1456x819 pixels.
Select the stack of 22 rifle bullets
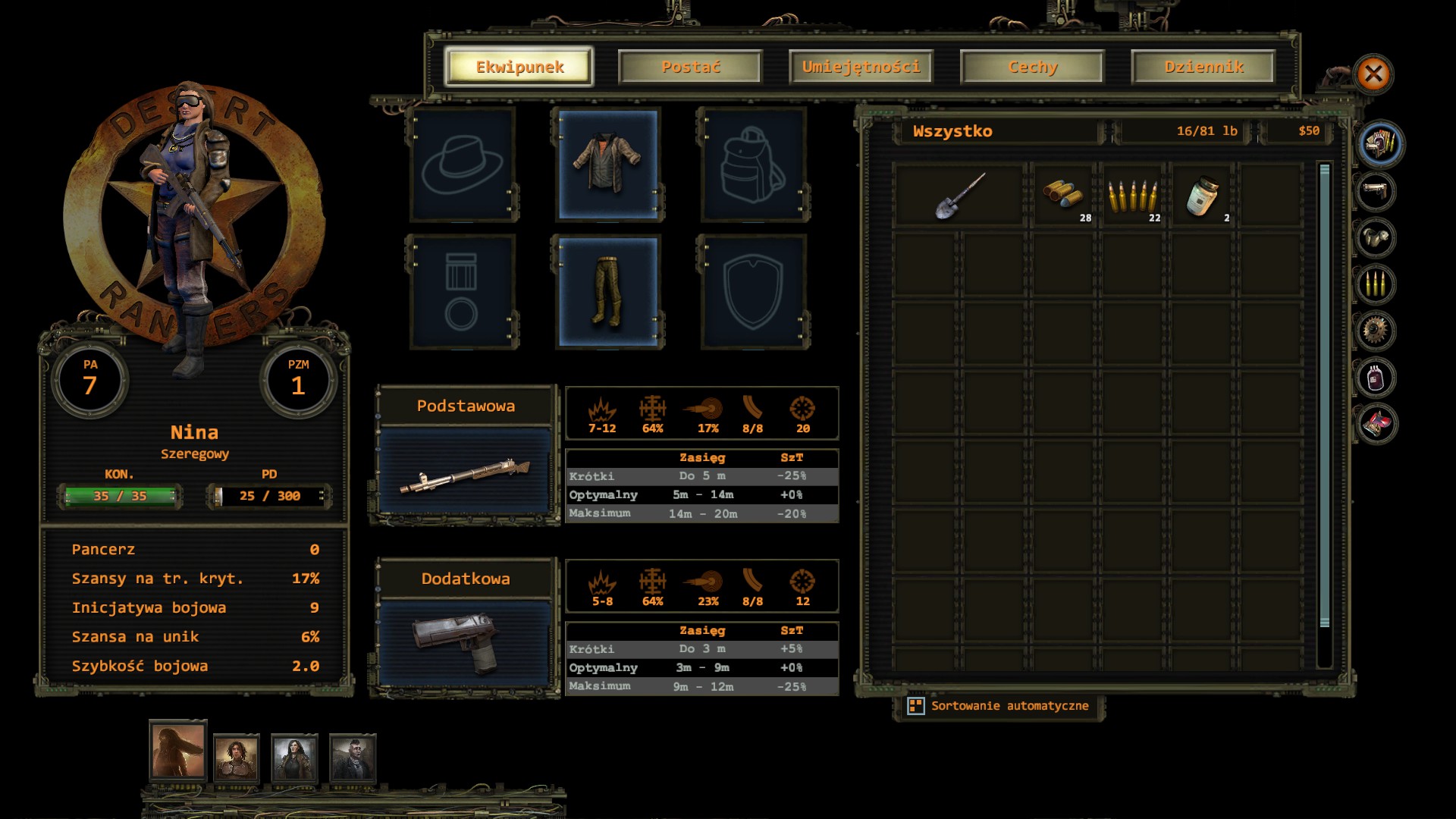tap(1134, 196)
